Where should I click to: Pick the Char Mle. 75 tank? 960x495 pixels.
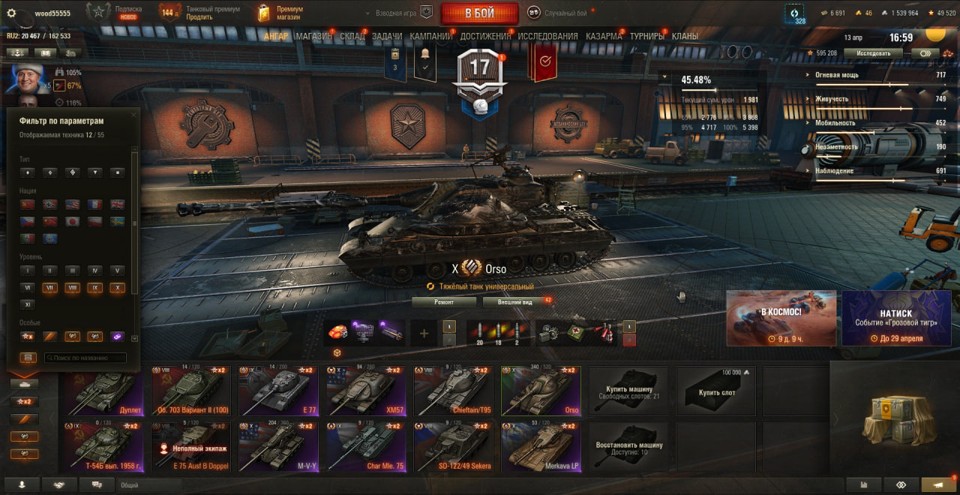pyautogui.click(x=365, y=446)
